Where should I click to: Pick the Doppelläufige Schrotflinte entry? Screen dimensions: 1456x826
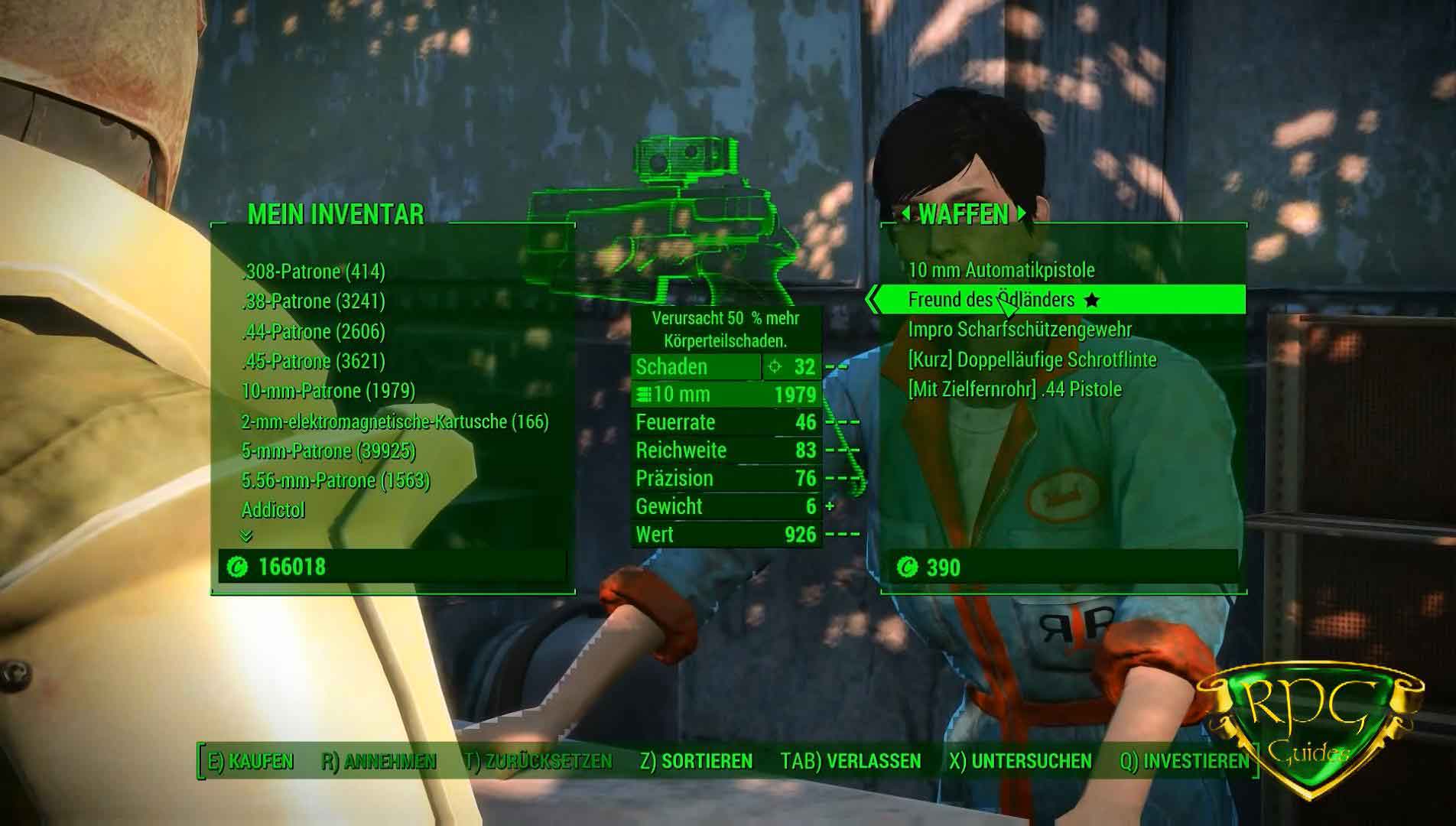click(1032, 359)
